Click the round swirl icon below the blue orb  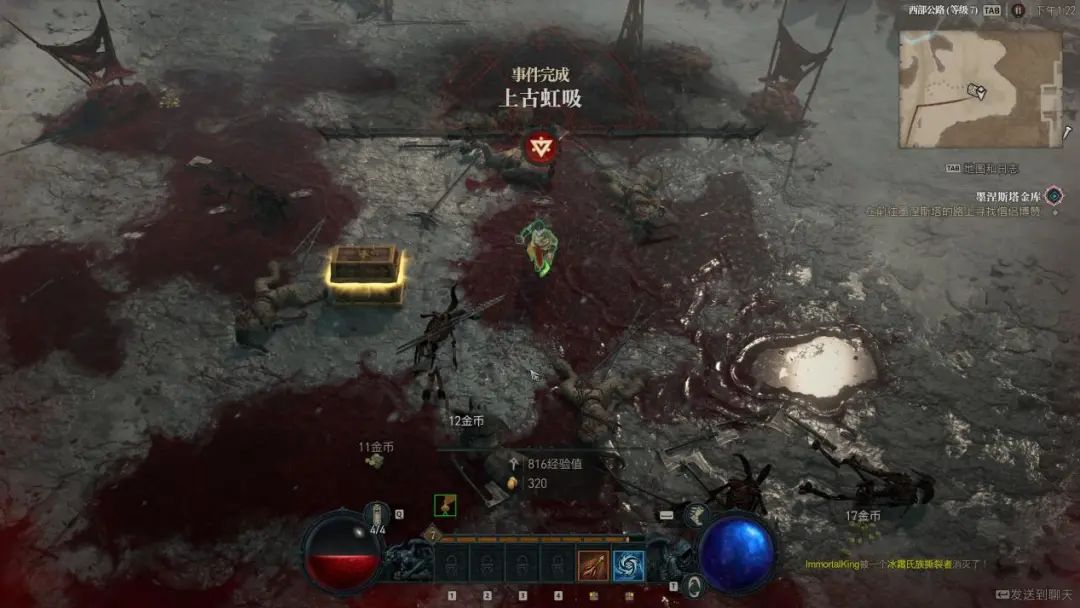(x=695, y=585)
